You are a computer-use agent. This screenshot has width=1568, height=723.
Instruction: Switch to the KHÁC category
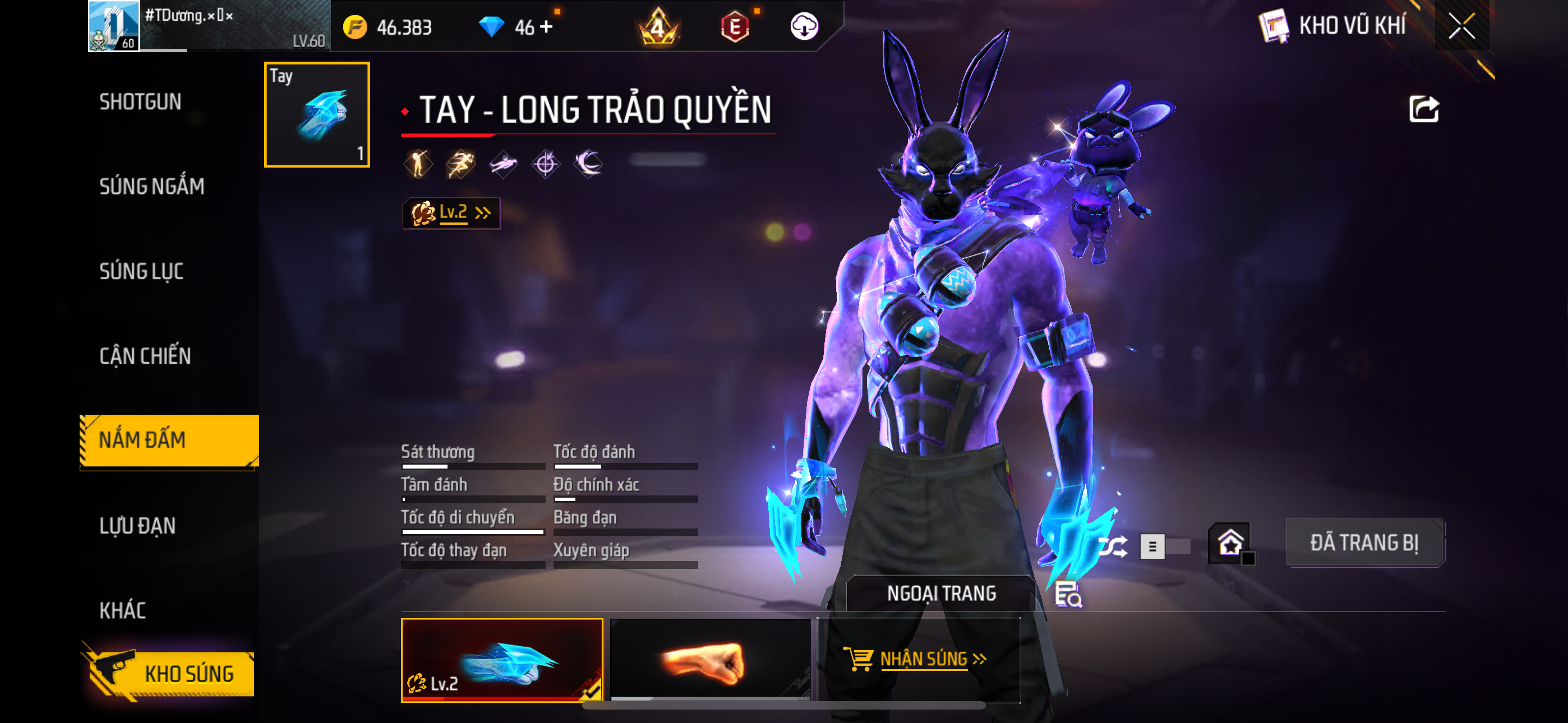coord(122,610)
